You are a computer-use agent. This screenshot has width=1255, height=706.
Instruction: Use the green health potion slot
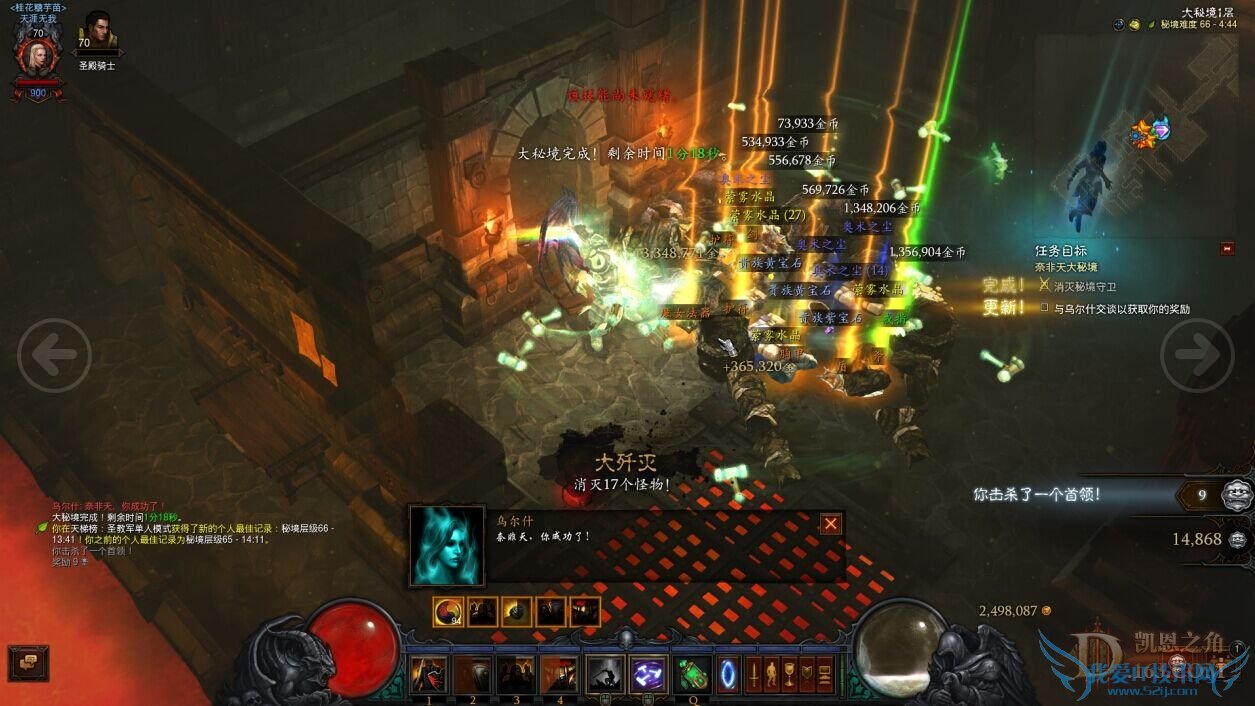pyautogui.click(x=692, y=675)
